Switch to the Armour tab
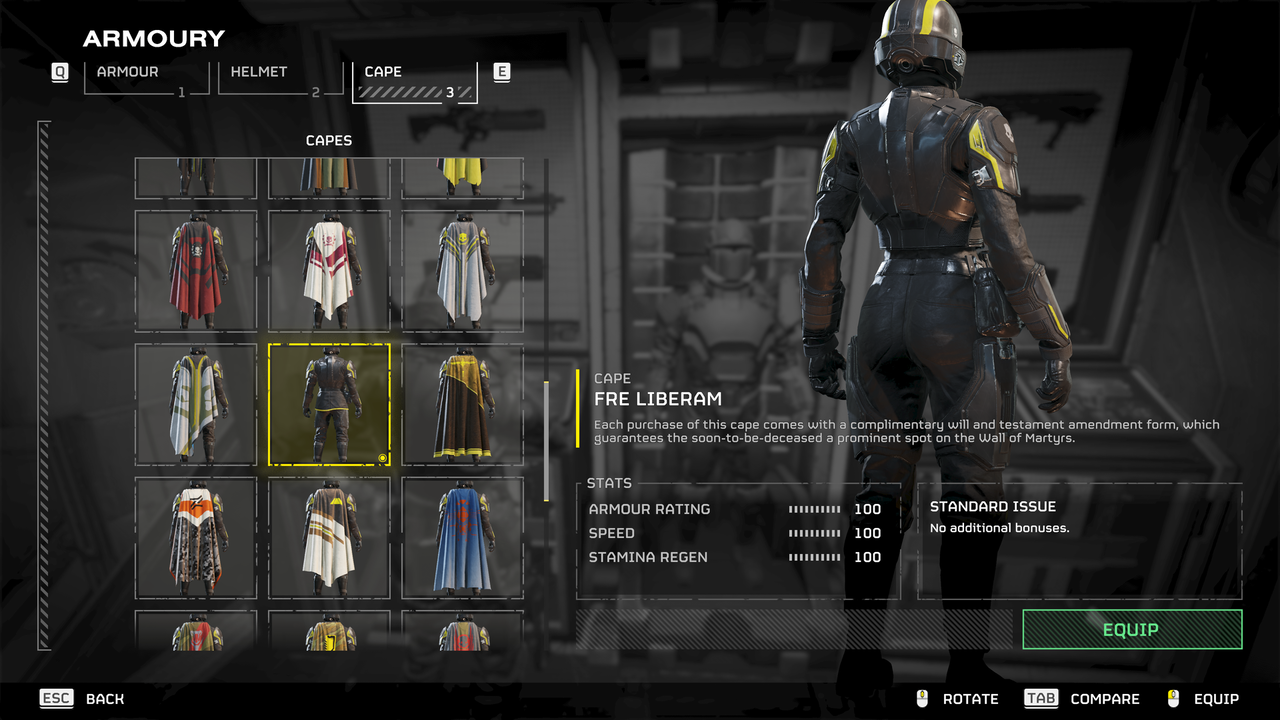Viewport: 1280px width, 720px height. click(146, 77)
